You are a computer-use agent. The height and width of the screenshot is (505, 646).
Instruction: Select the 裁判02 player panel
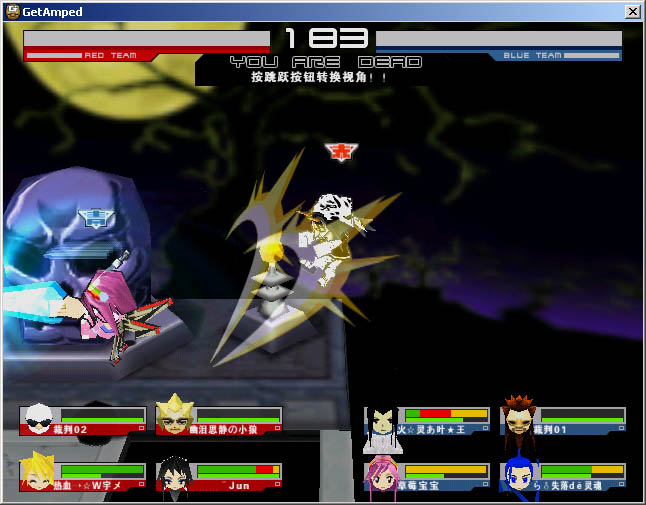83,420
